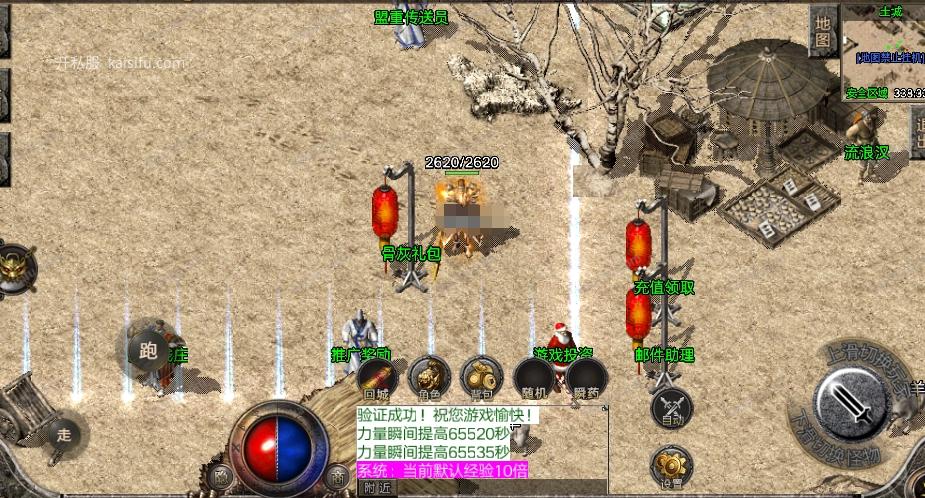This screenshot has width=925, height=498.
Task: Open the 背包 bag inventory
Action: pos(481,378)
